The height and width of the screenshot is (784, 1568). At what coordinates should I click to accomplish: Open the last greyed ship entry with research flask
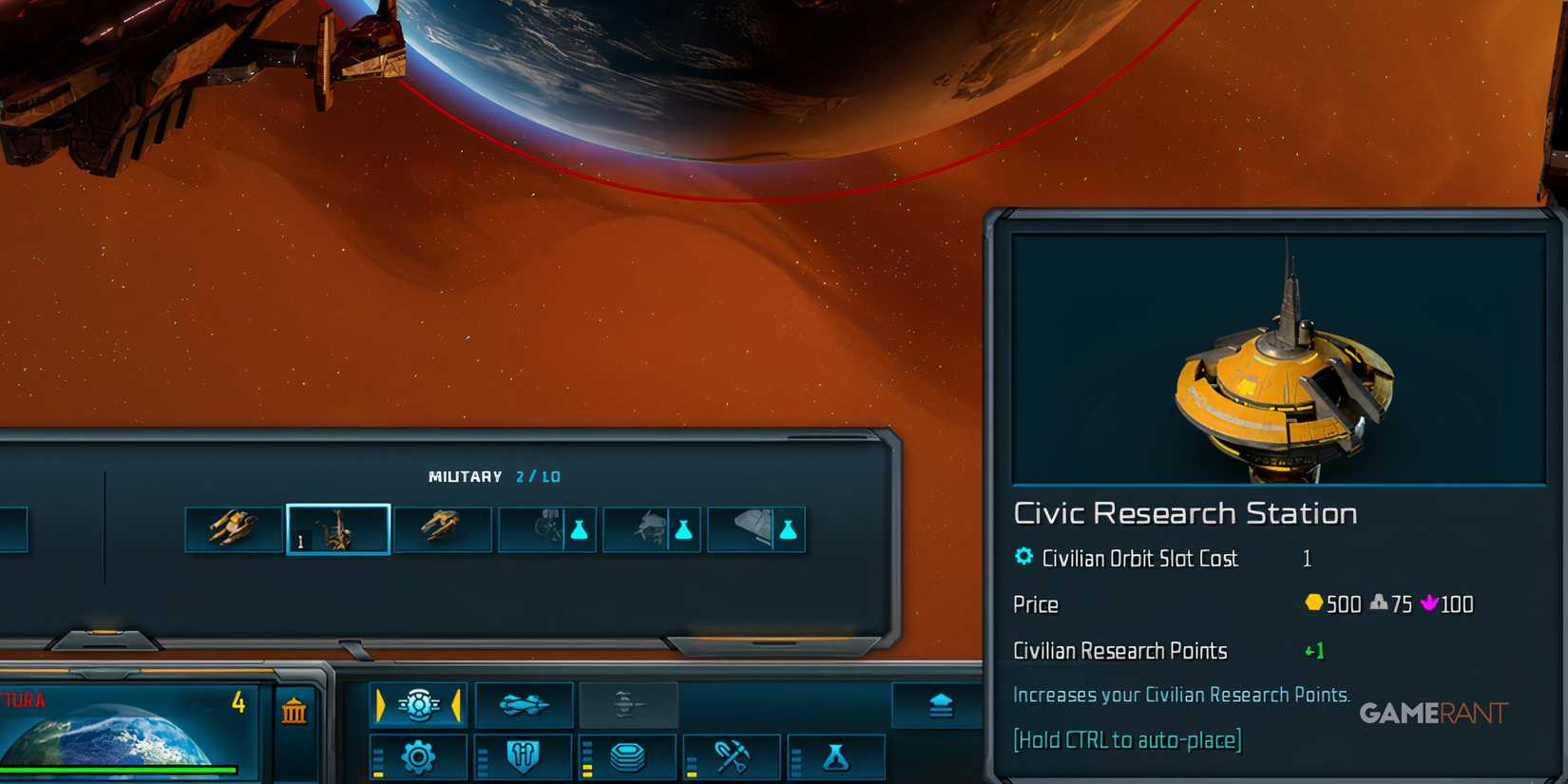(x=757, y=529)
